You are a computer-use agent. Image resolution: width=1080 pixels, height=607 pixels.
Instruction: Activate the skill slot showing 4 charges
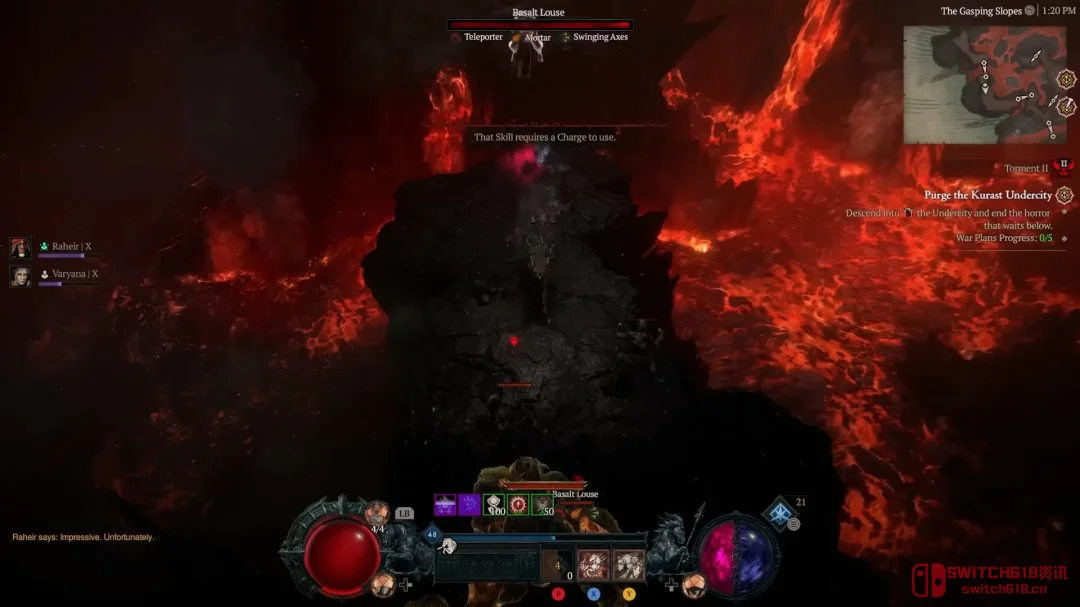click(557, 567)
